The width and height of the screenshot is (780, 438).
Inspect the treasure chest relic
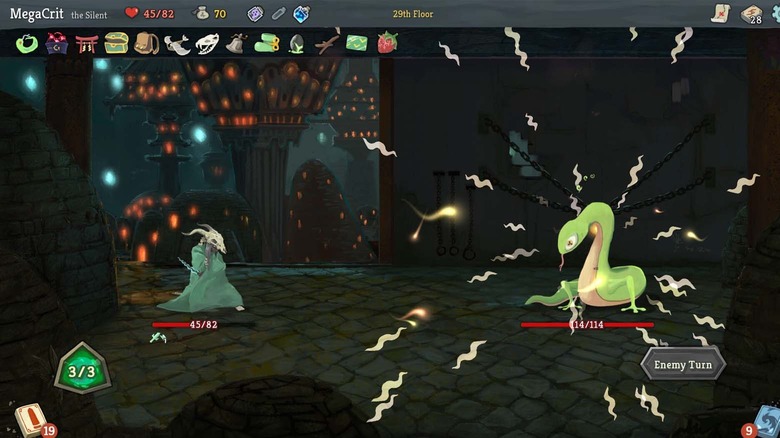117,43
